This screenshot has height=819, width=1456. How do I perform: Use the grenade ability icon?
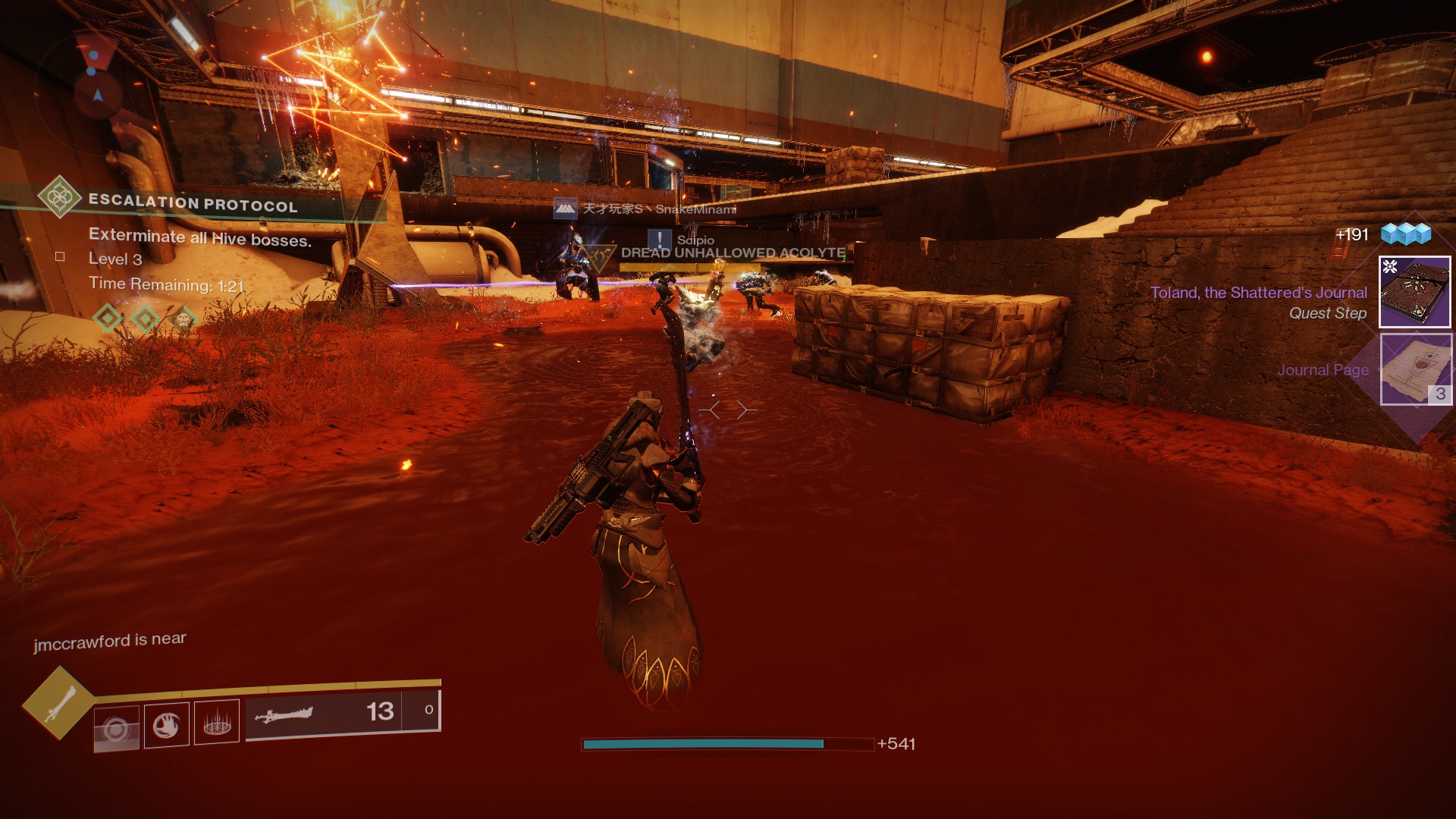click(x=117, y=728)
